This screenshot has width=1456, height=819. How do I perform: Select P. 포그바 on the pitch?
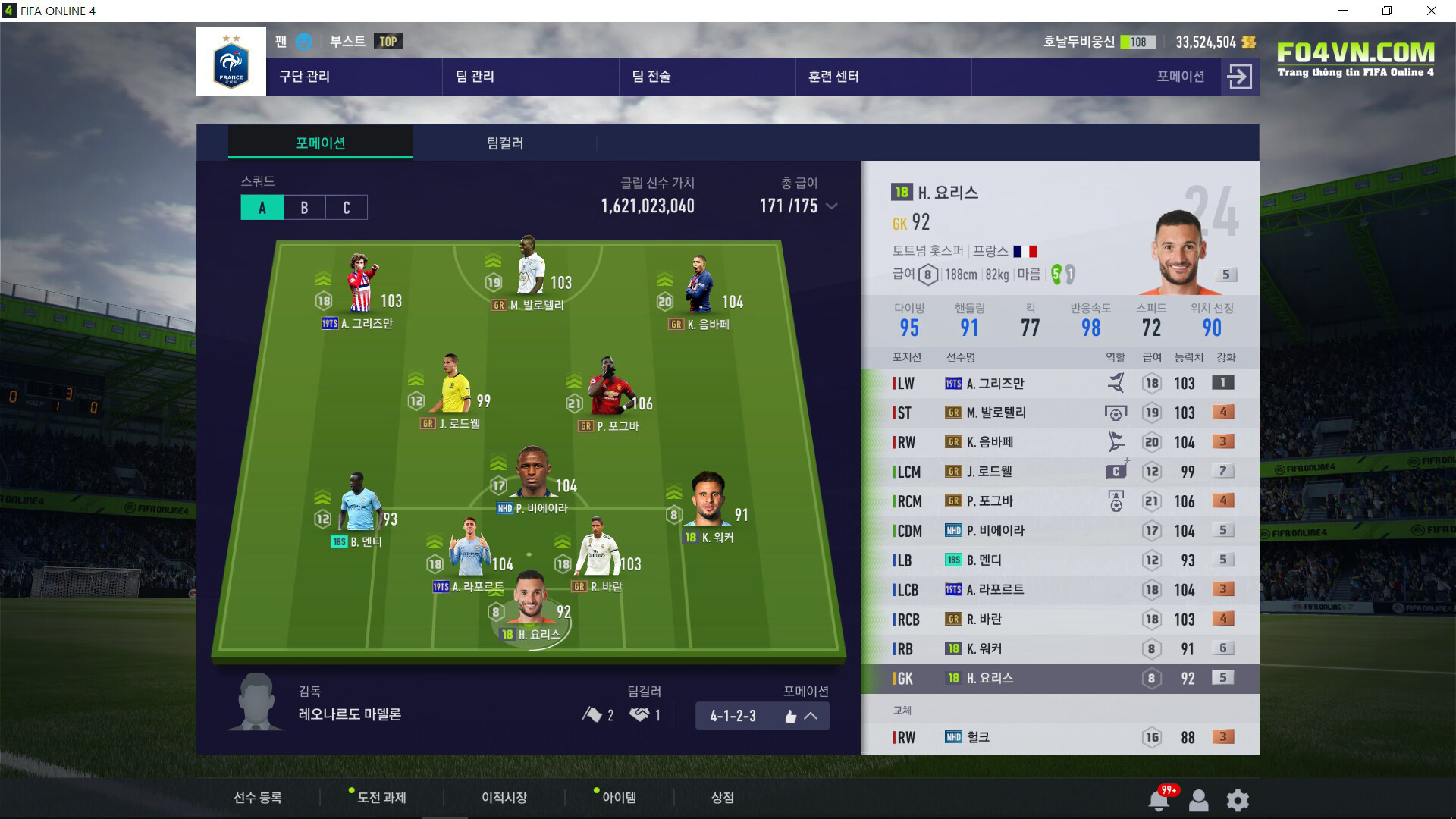coord(607,396)
